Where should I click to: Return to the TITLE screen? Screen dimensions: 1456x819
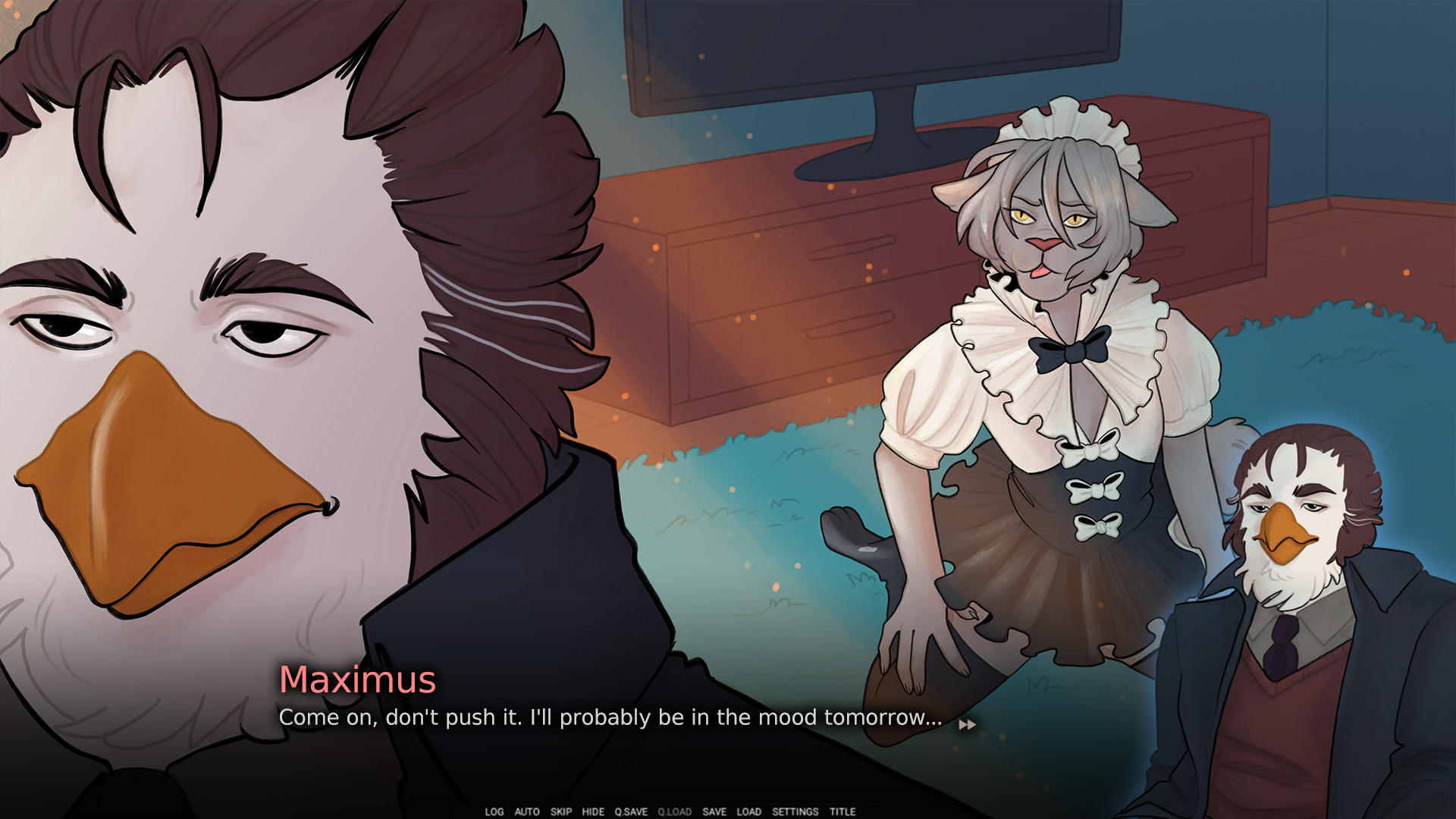(842, 811)
